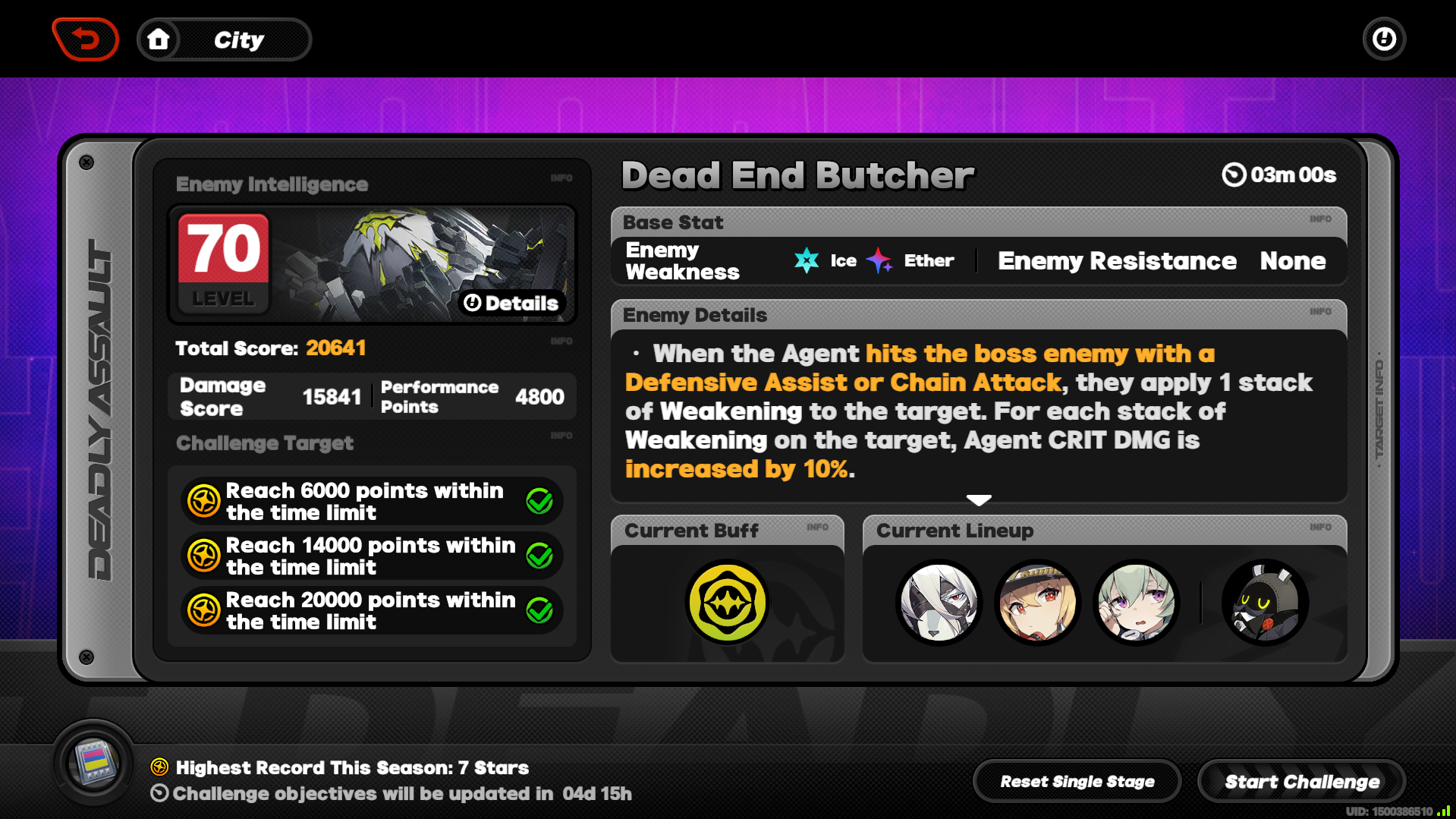Select the Ether weakness icon
1456x819 pixels.
pos(879,260)
